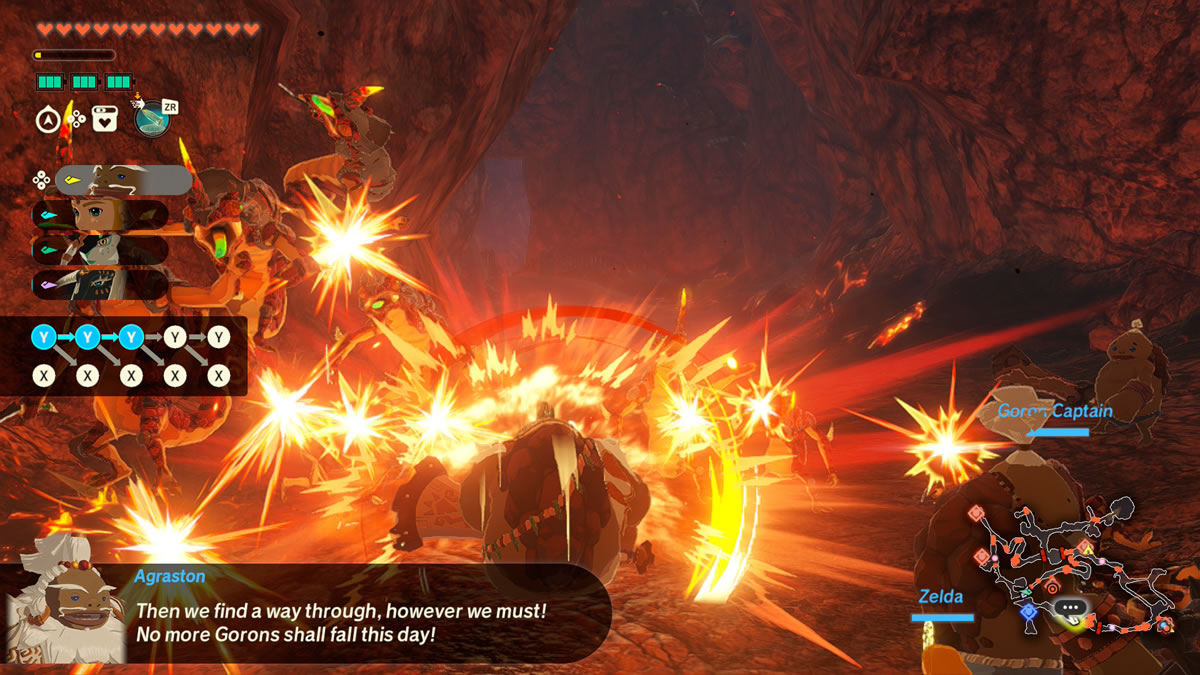Select the heart container item icon

point(104,120)
